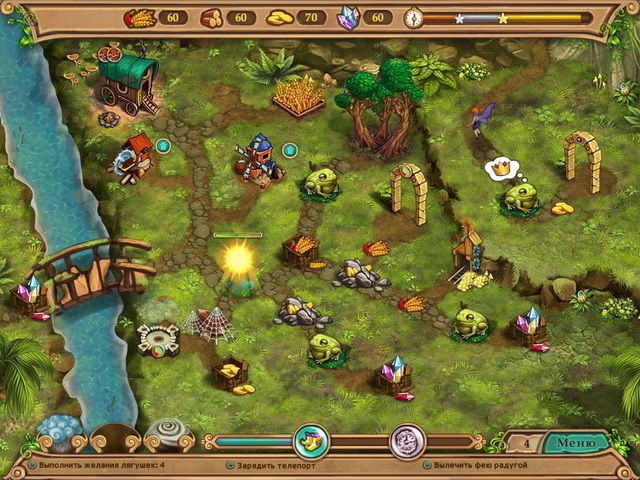This screenshot has width=640, height=480.
Task: Click the teal button beside the red-roofed hut
Action: point(163,146)
